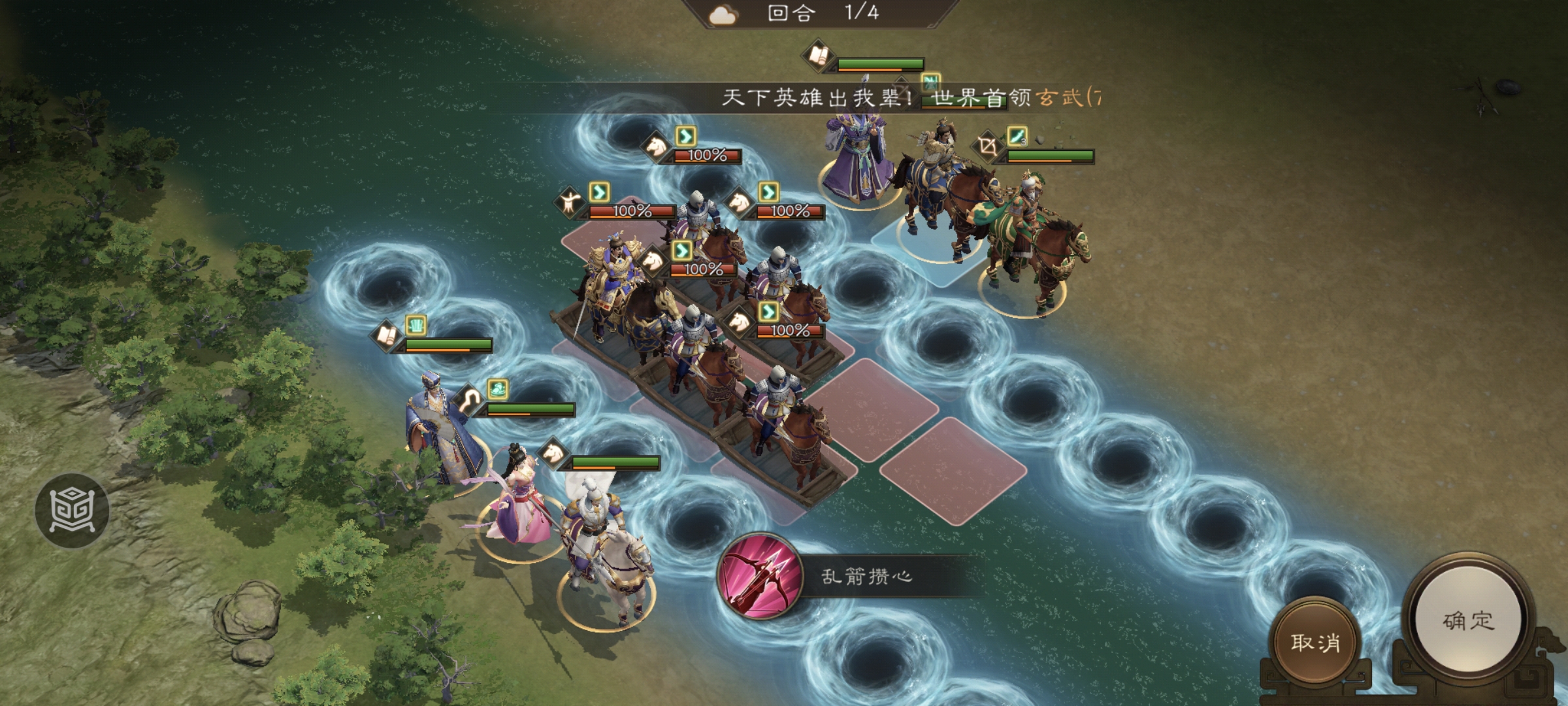This screenshot has height=706, width=1568.
Task: Select the horse unit-type icon on topmost cavalry
Action: pyautogui.click(x=655, y=148)
